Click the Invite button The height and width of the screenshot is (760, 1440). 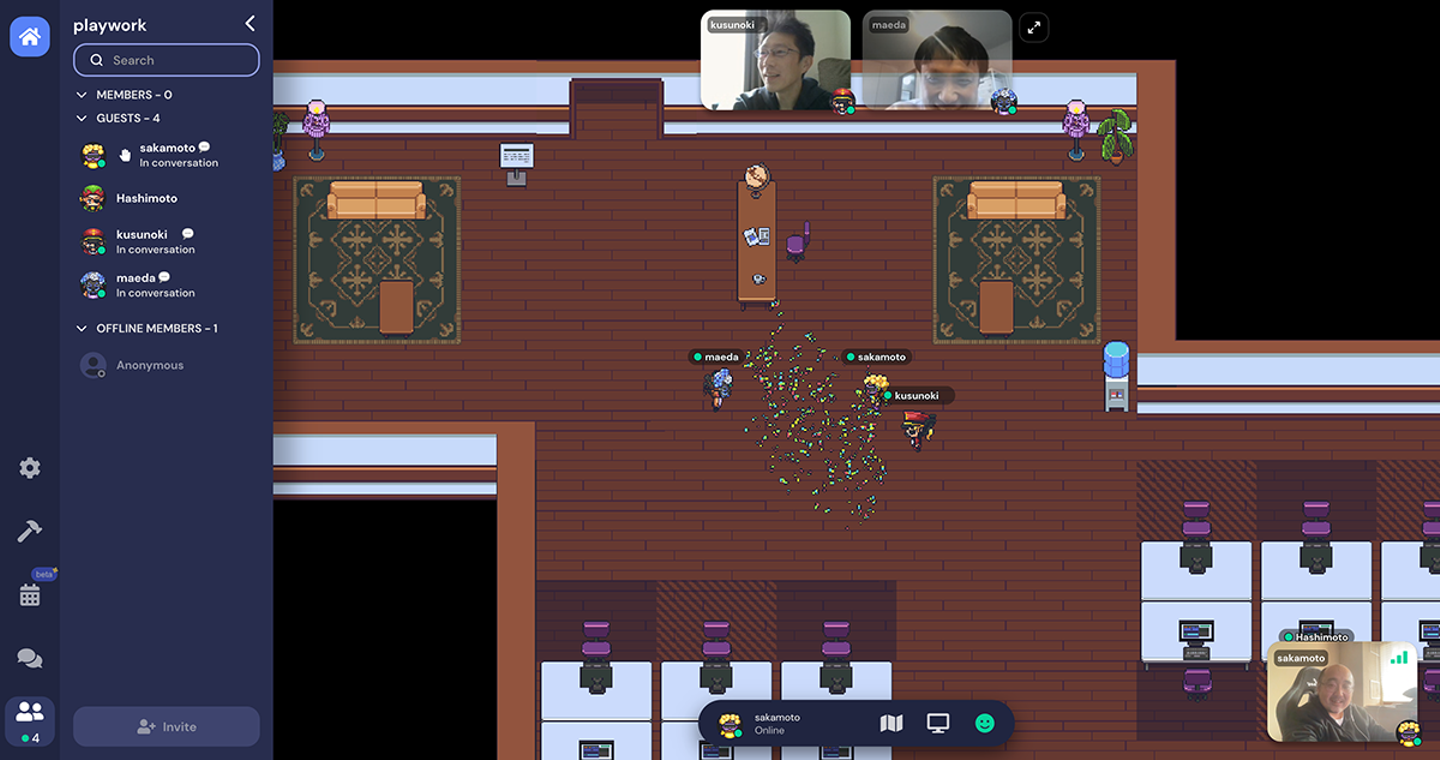166,727
